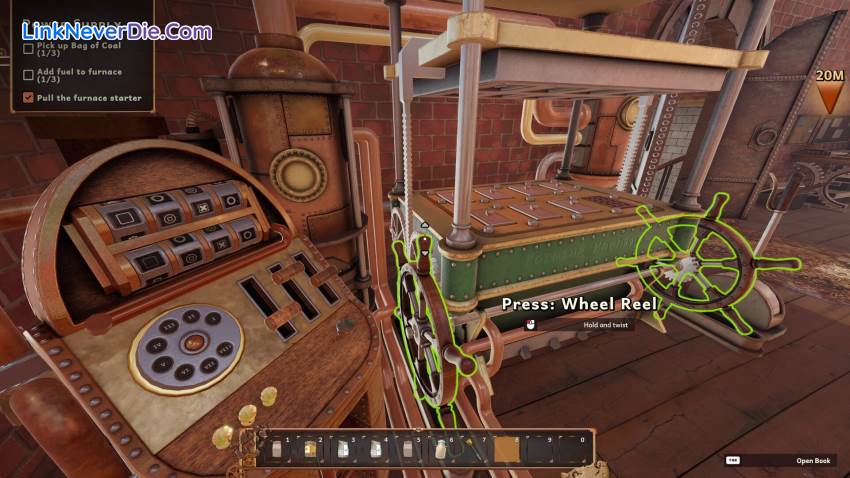Image resolution: width=850 pixels, height=478 pixels.
Task: Select the highlighted hotbar slot 8
Action: (x=507, y=450)
